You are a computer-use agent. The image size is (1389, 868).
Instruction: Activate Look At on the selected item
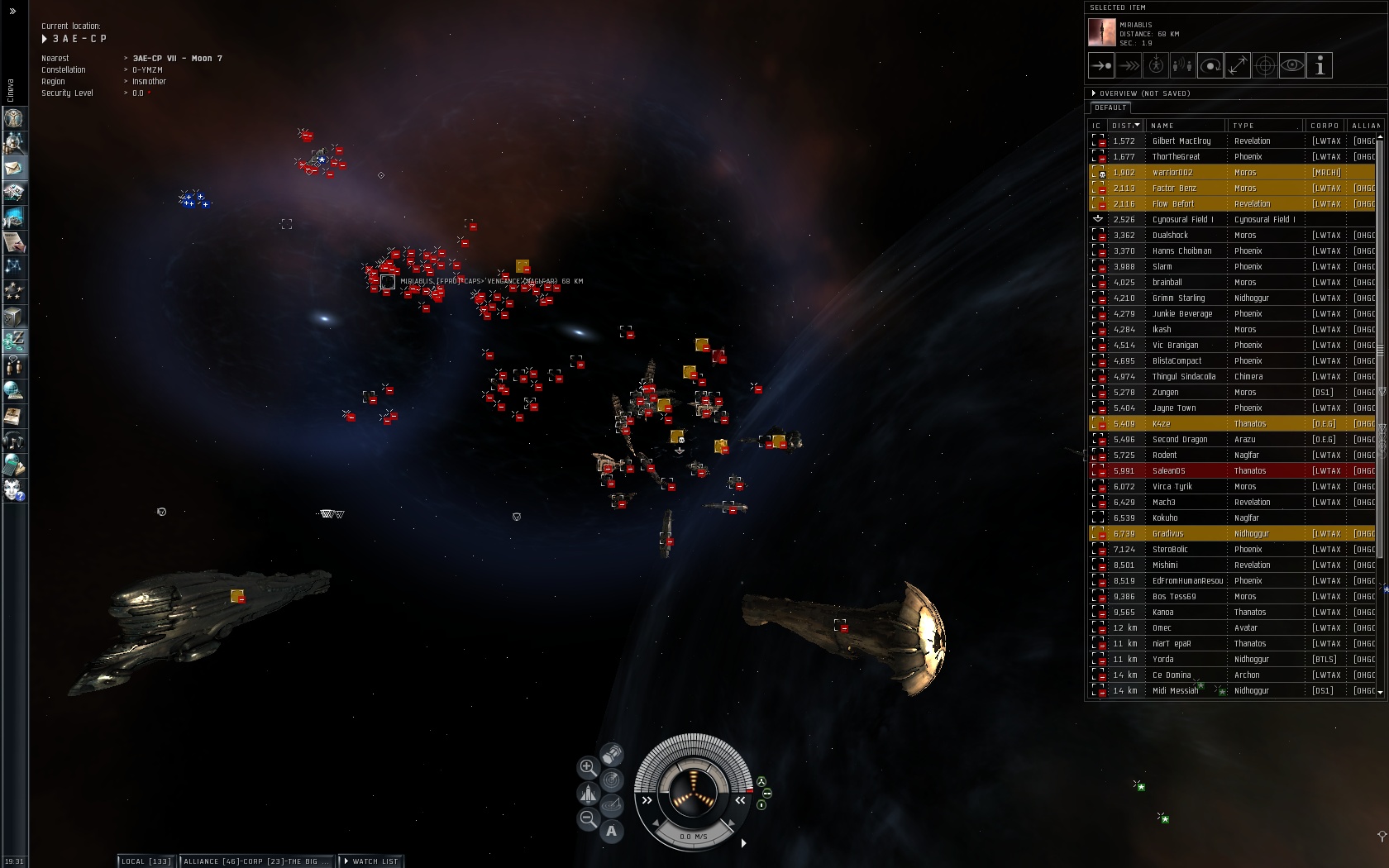pos(1292,66)
